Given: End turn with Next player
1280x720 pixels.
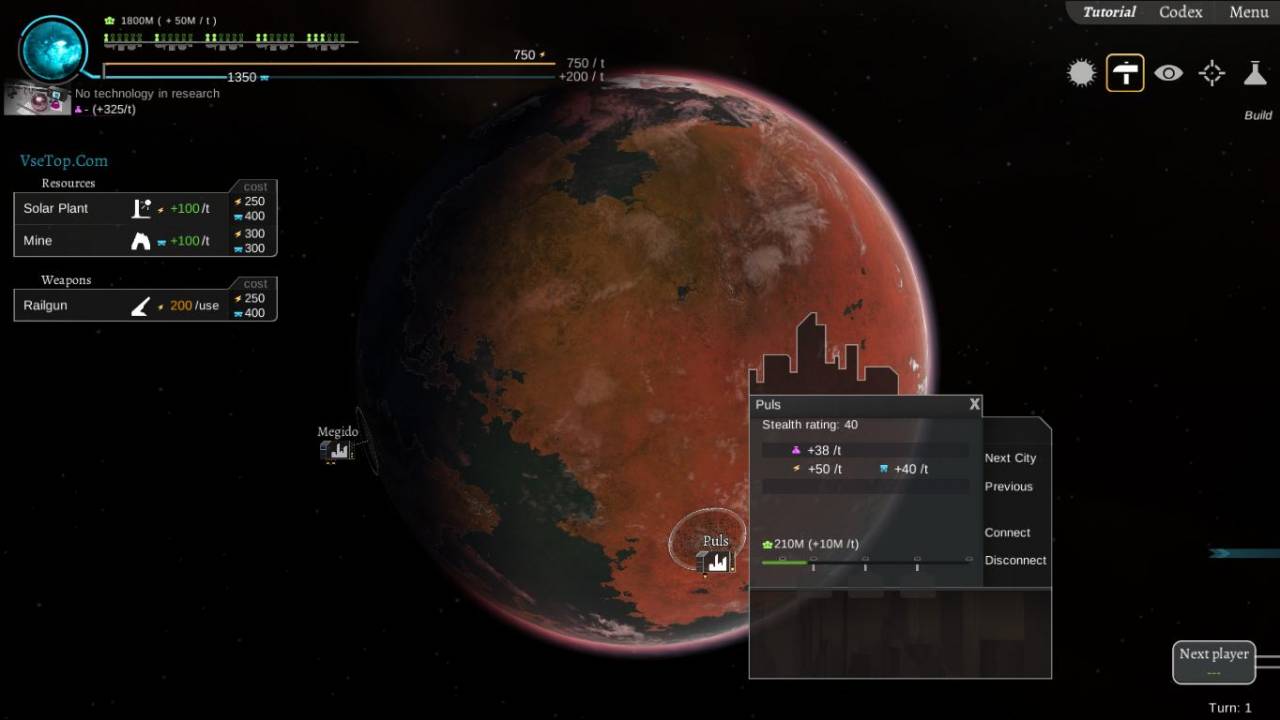Looking at the screenshot, I should coord(1213,661).
